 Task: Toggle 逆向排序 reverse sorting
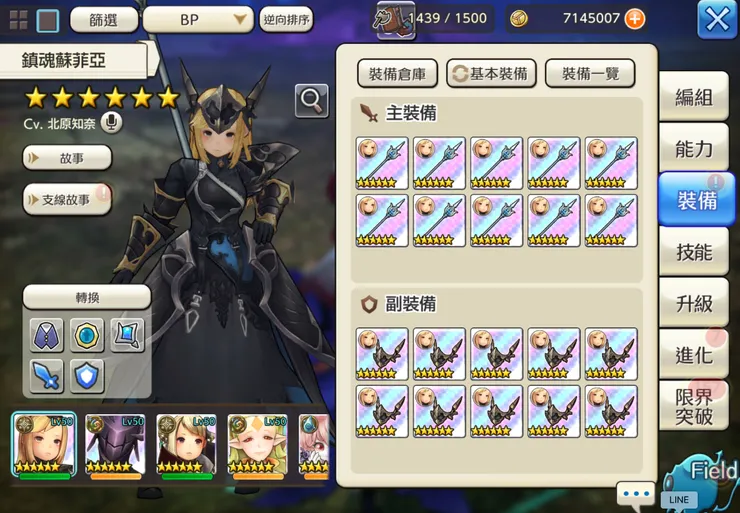286,19
